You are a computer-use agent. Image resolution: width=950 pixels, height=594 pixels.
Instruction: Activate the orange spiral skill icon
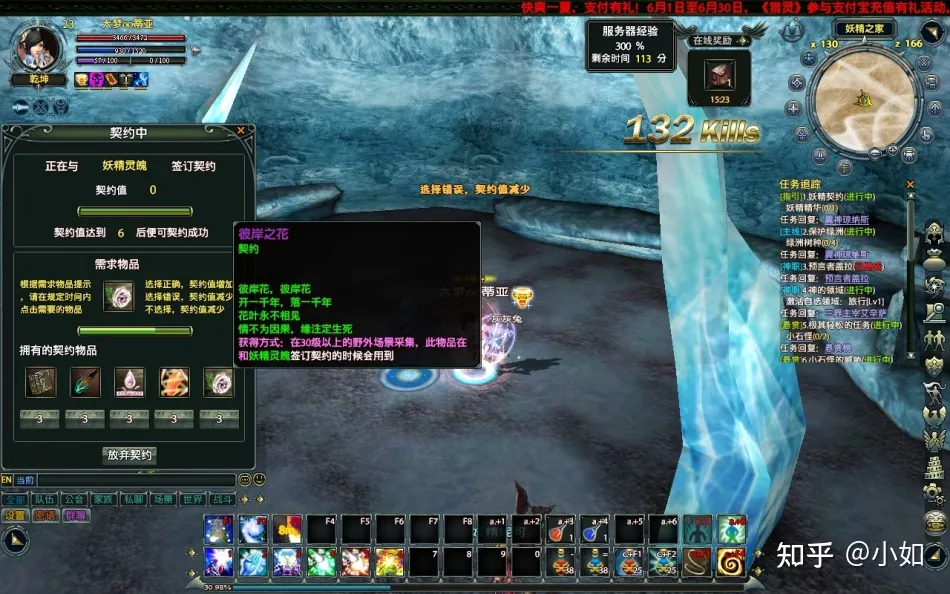coord(731,562)
